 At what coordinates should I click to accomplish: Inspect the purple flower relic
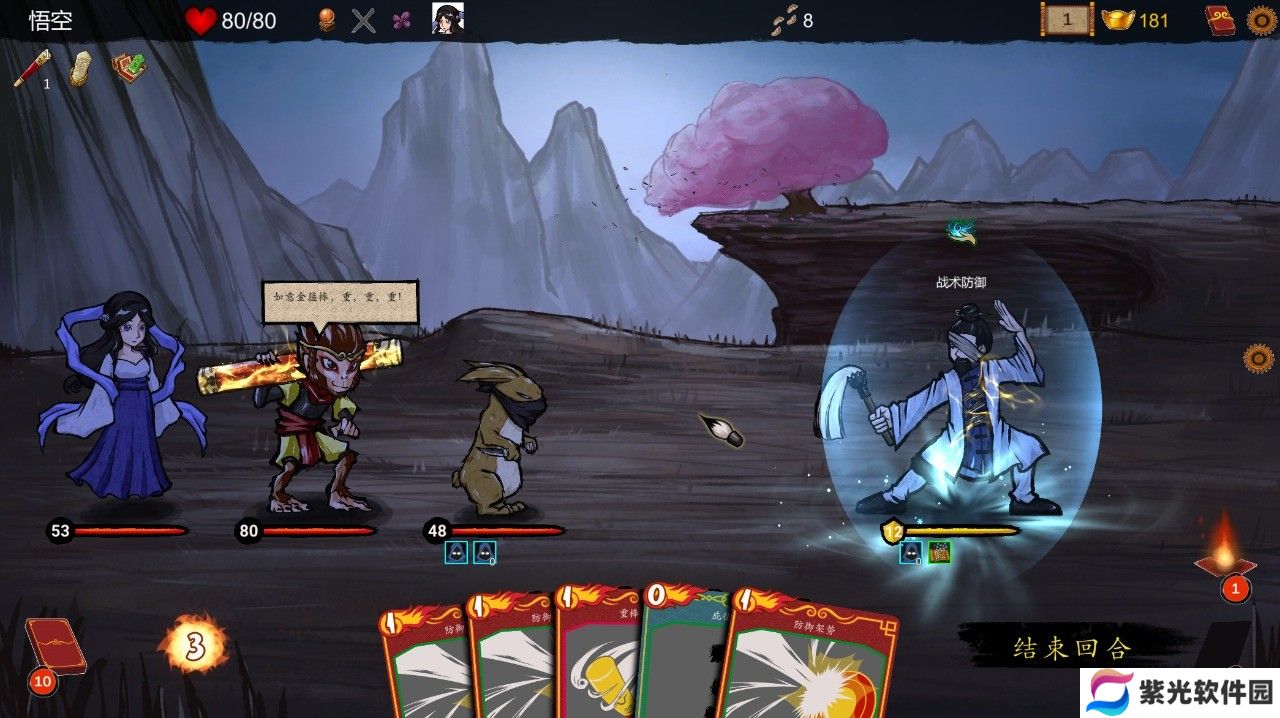[401, 20]
